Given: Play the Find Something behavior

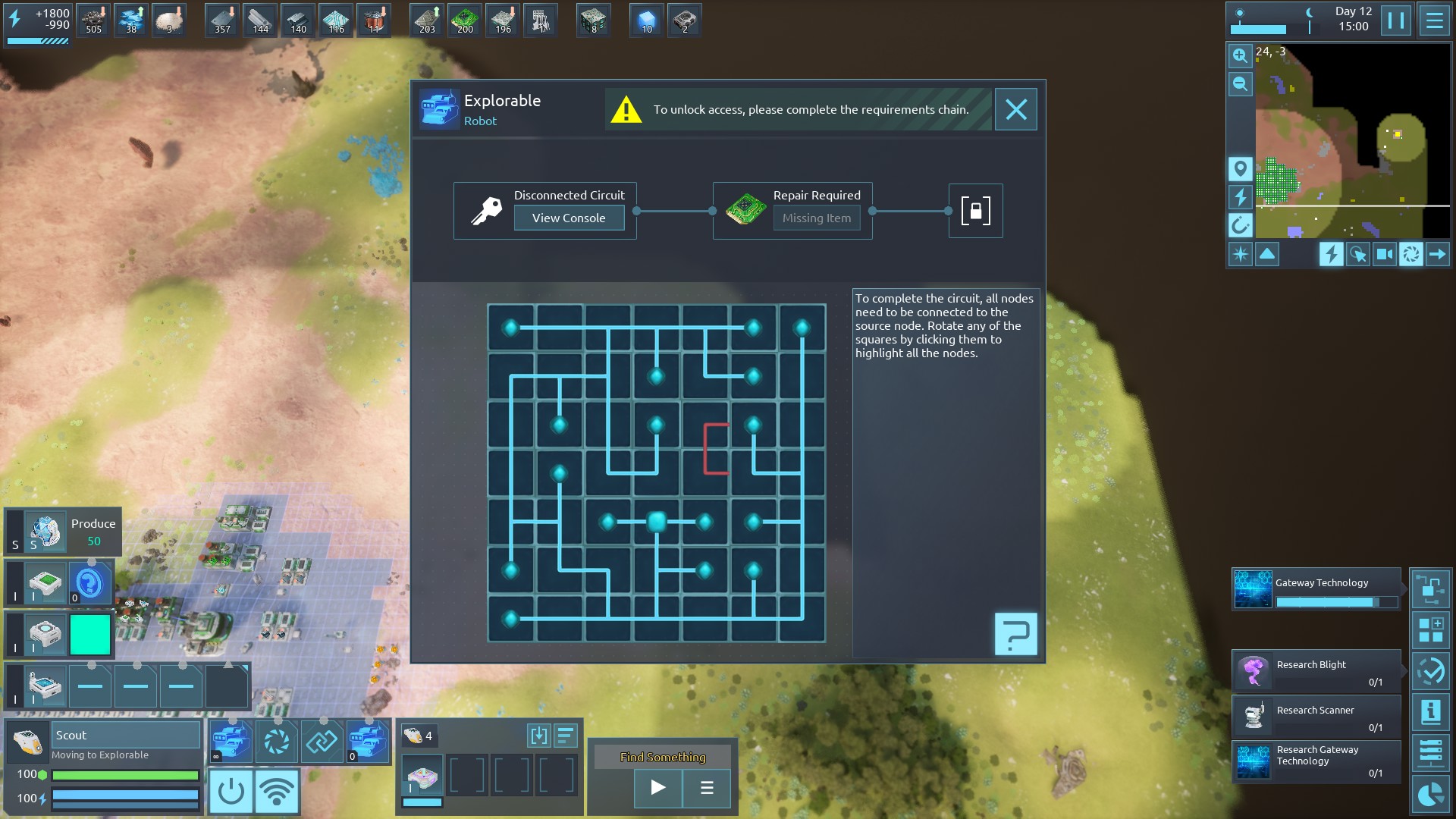Looking at the screenshot, I should tap(657, 788).
